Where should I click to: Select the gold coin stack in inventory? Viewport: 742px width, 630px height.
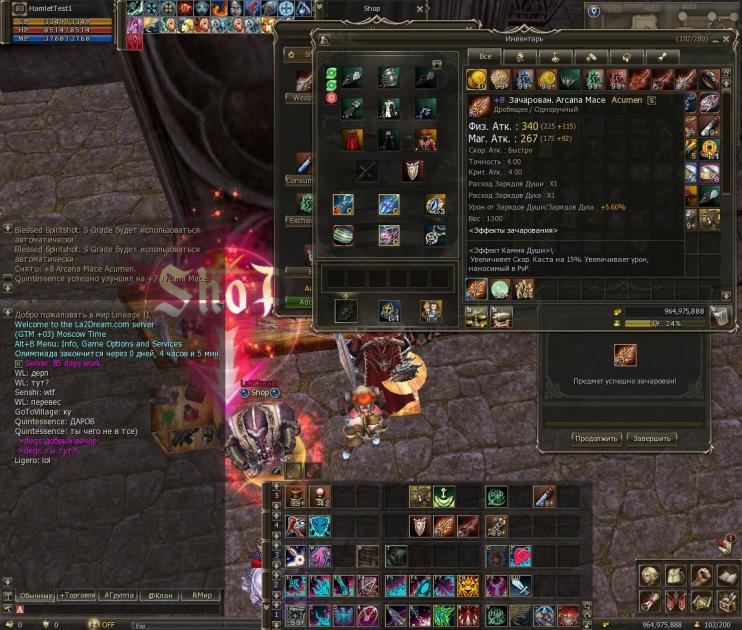477,80
